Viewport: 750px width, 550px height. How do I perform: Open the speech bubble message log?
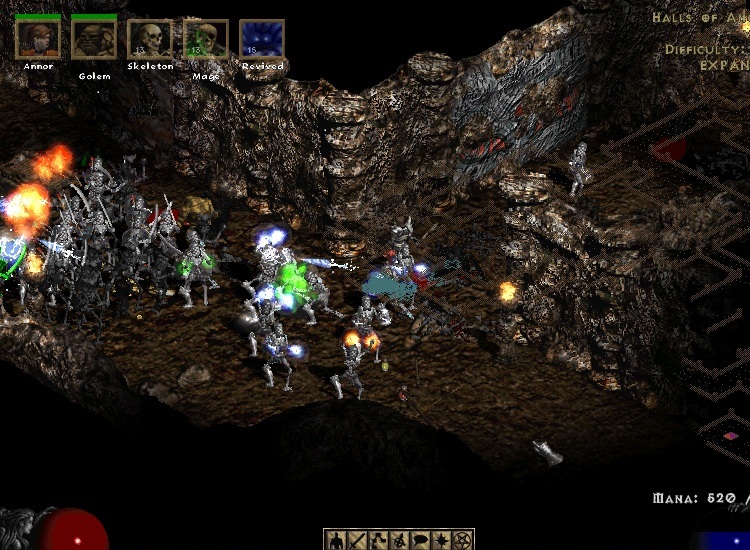419,540
